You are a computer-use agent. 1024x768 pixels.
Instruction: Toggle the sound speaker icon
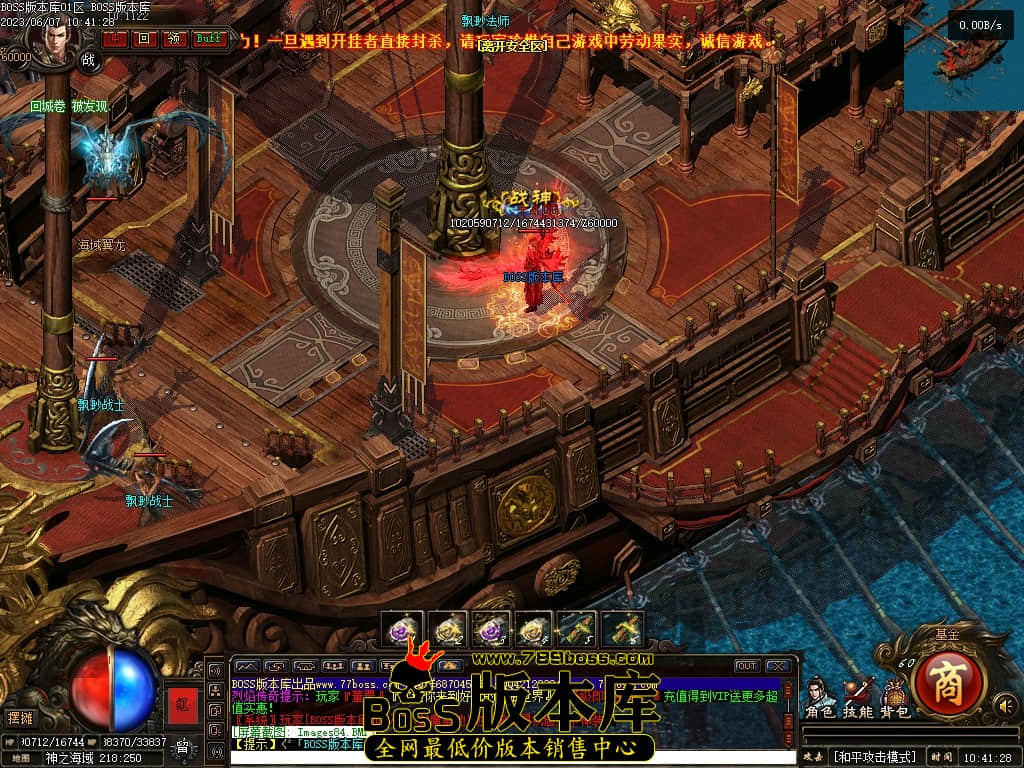pyautogui.click(x=1003, y=707)
